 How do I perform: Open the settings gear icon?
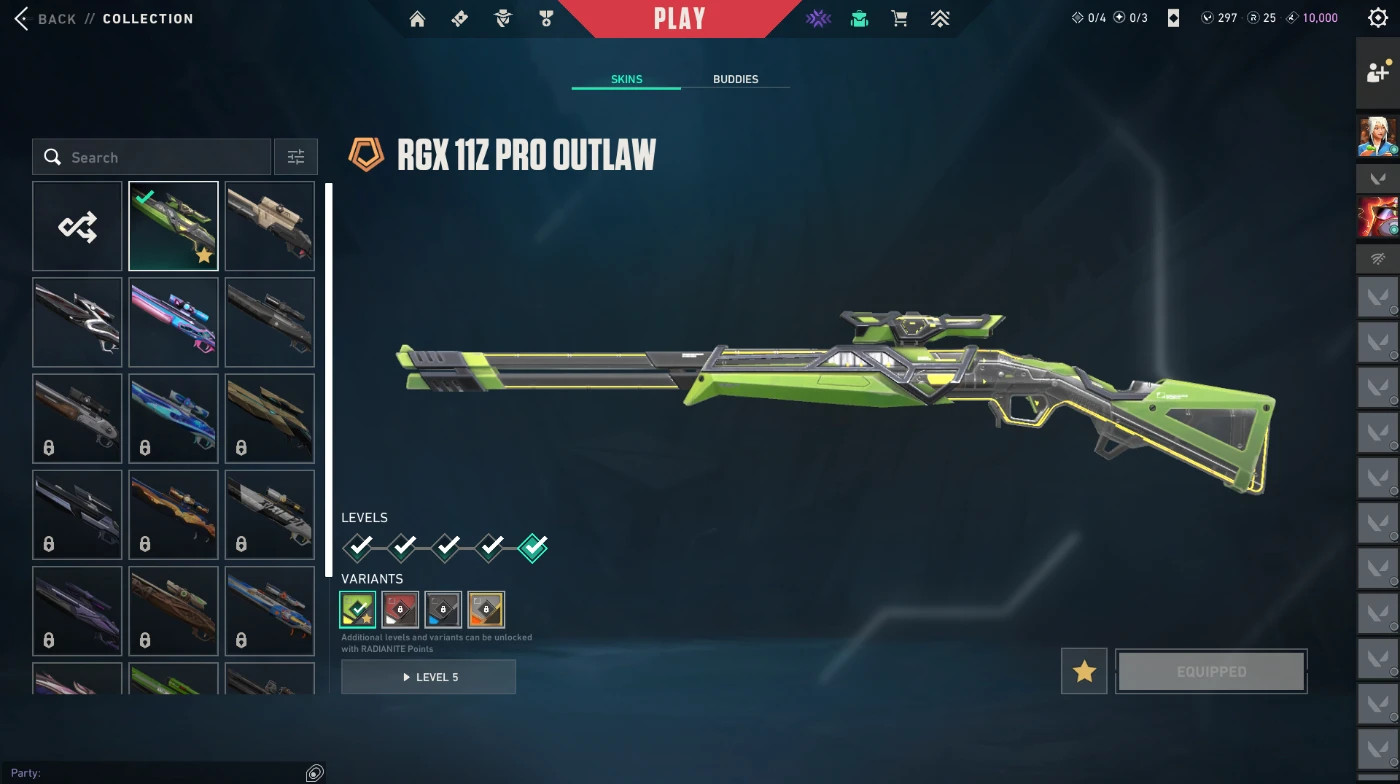[1377, 18]
